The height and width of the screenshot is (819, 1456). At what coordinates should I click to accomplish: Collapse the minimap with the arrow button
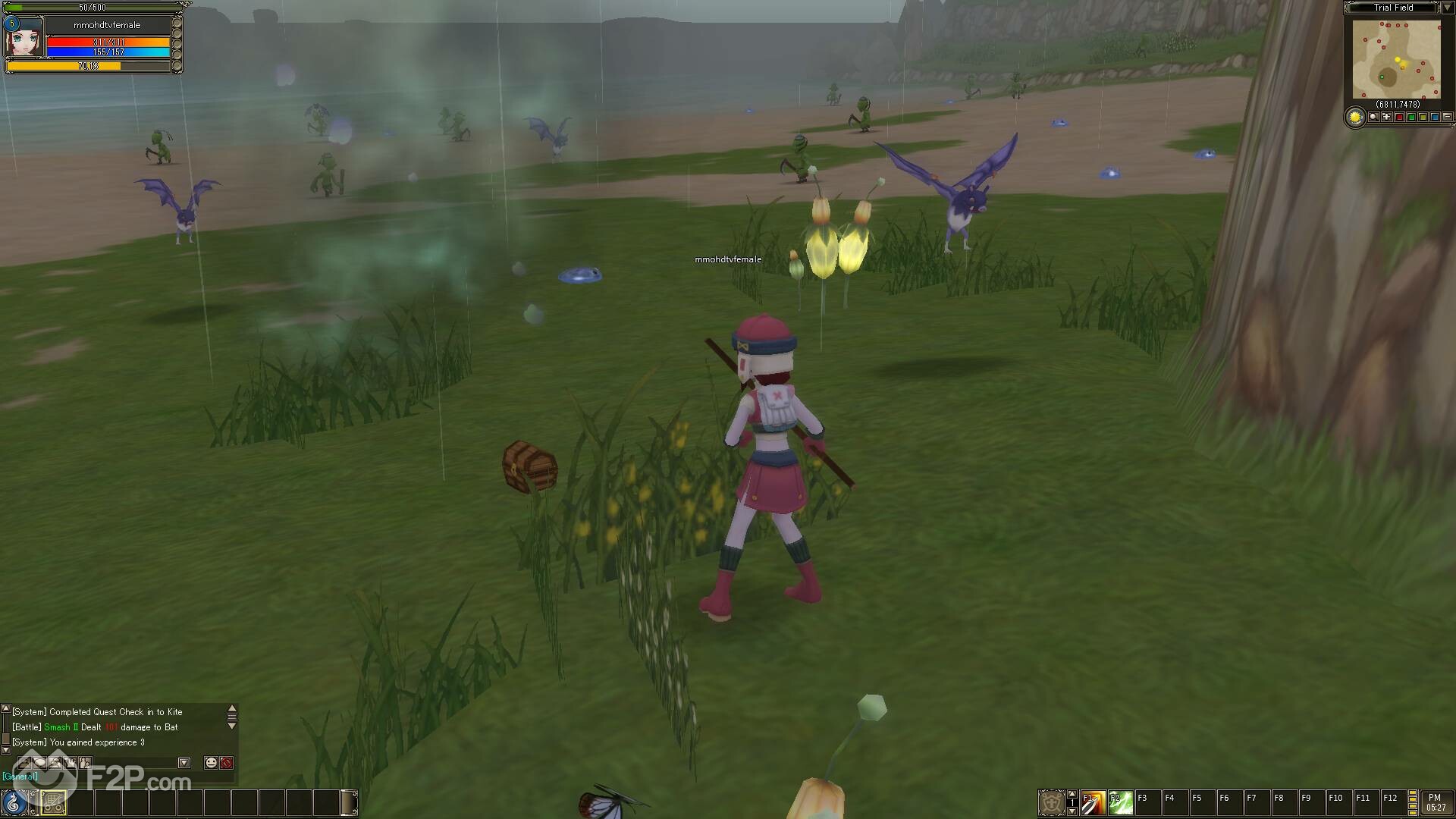click(1447, 8)
